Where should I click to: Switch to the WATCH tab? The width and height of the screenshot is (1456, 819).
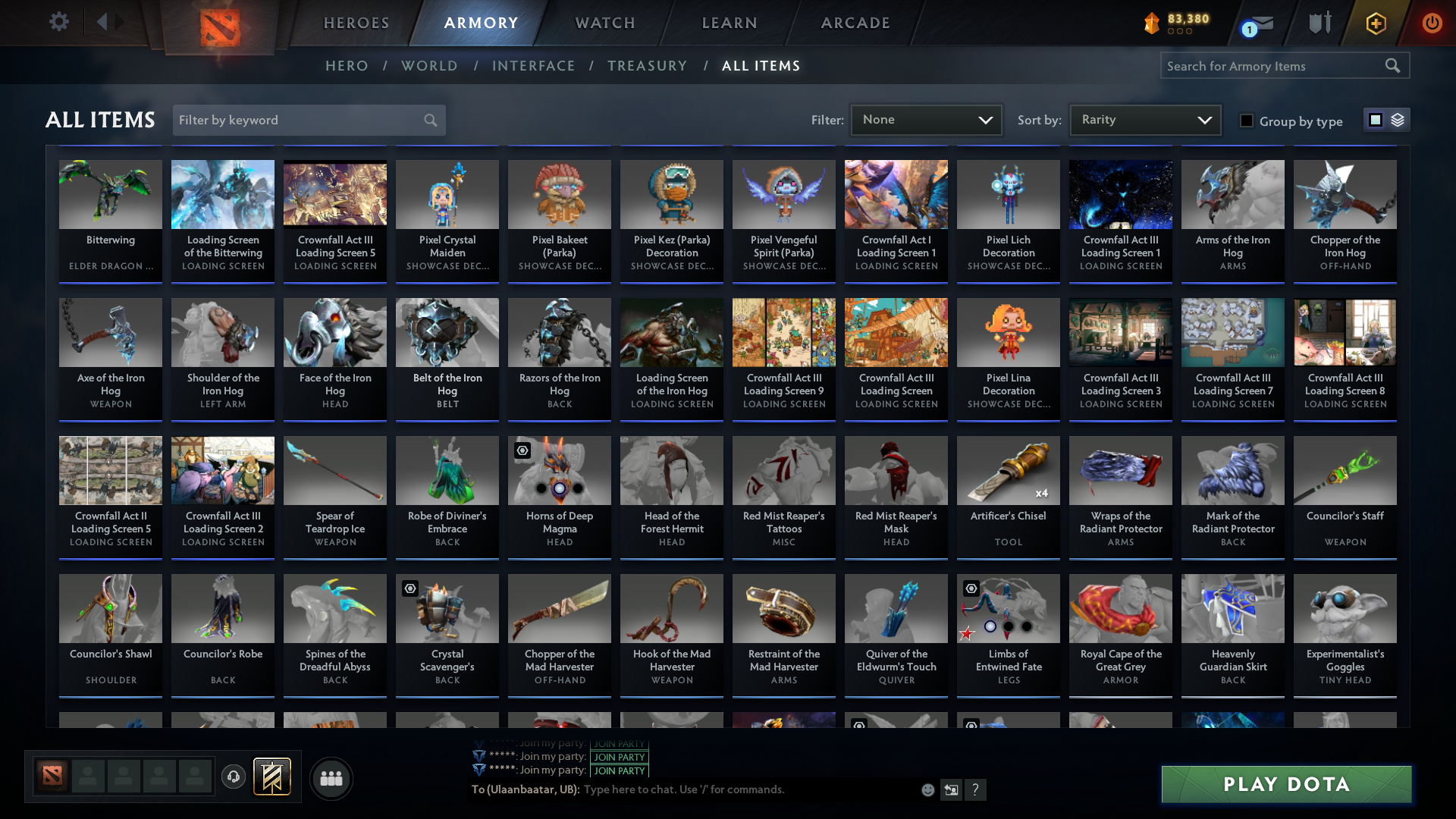(x=604, y=23)
